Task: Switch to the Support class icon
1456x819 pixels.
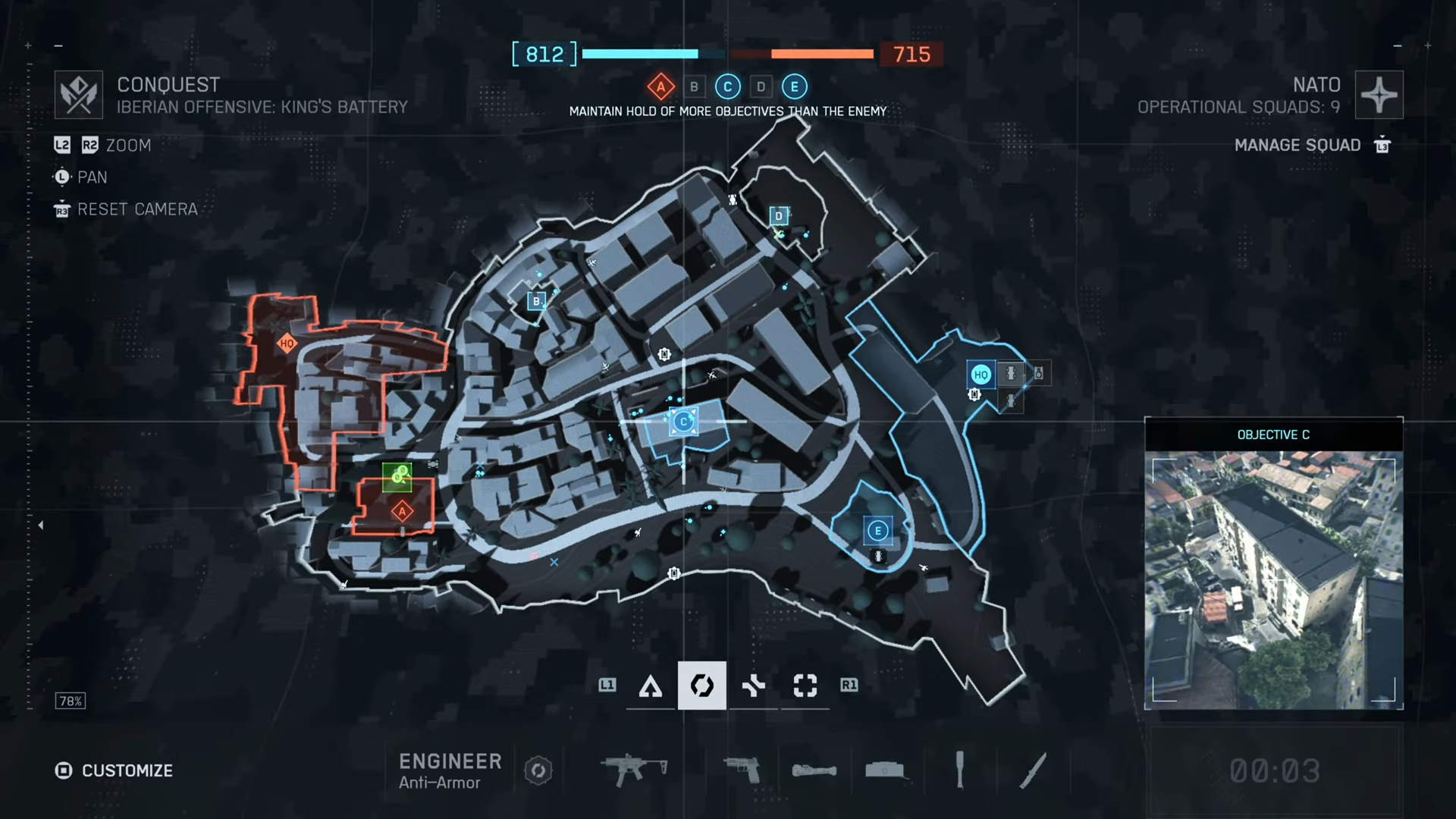Action: click(x=753, y=686)
